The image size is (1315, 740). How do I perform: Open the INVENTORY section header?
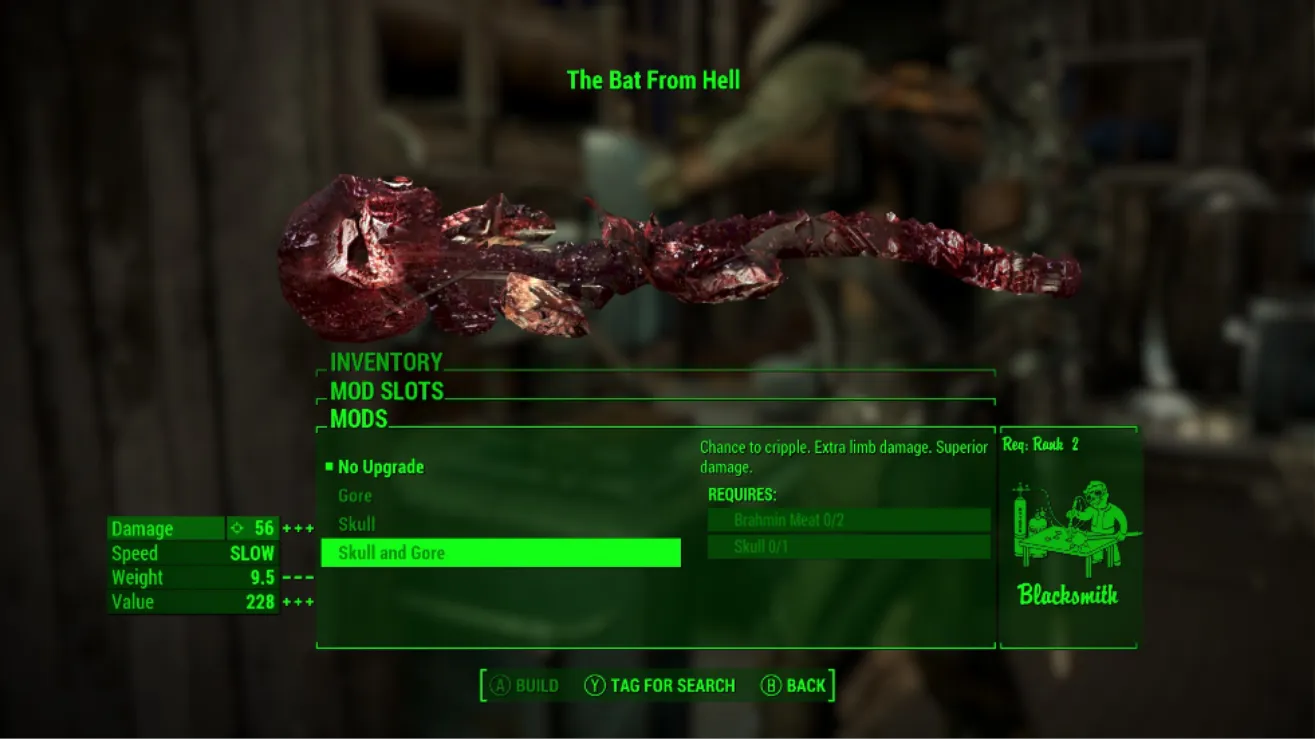[x=386, y=362]
